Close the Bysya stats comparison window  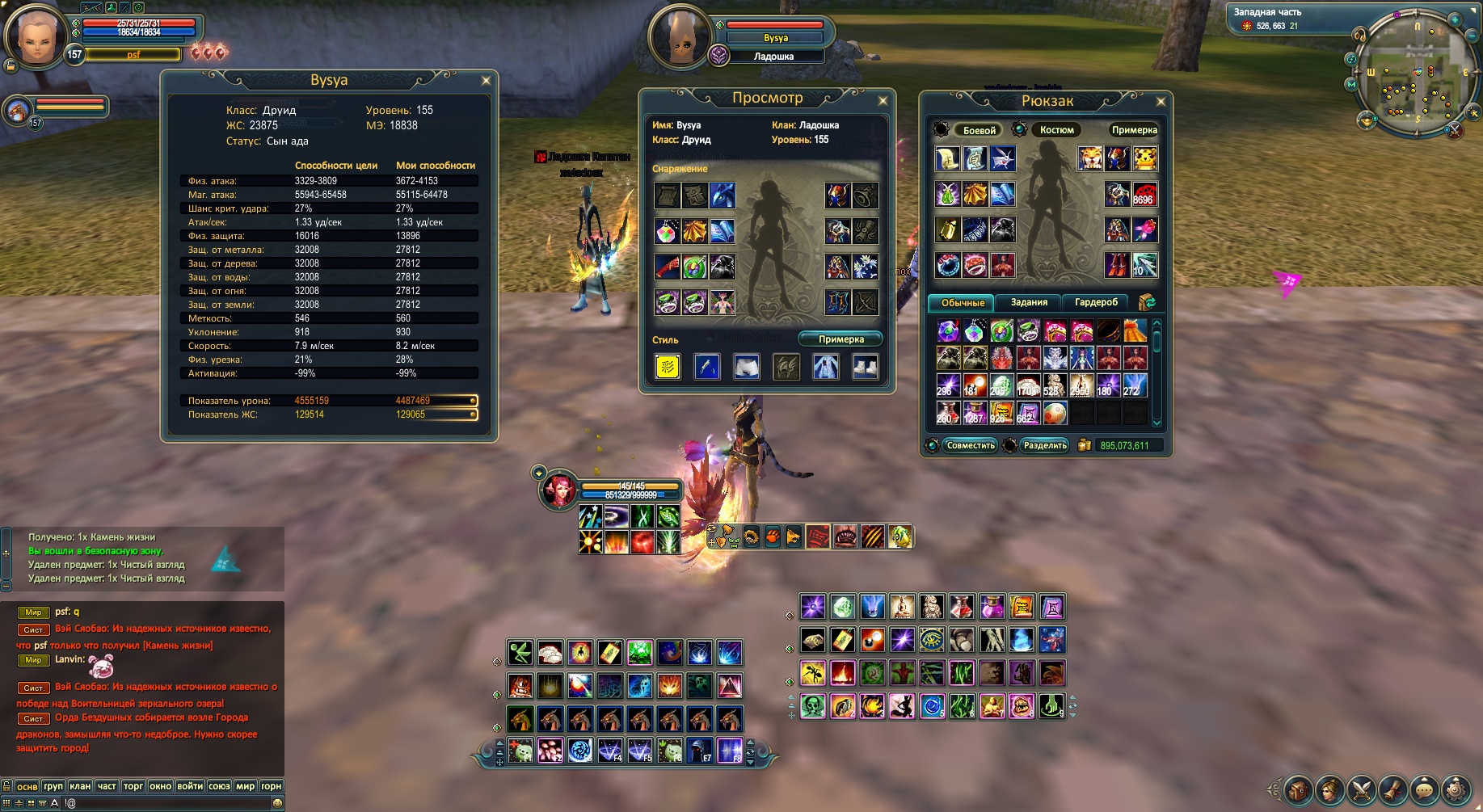click(x=486, y=81)
